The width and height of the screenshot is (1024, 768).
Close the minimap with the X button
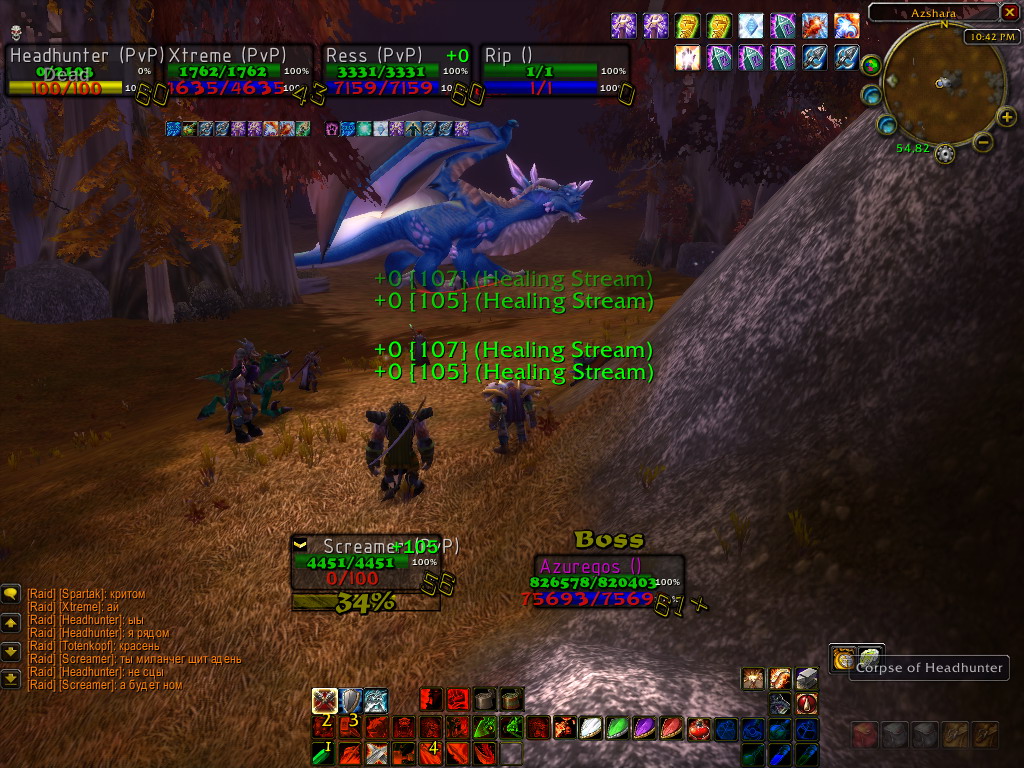(1009, 13)
